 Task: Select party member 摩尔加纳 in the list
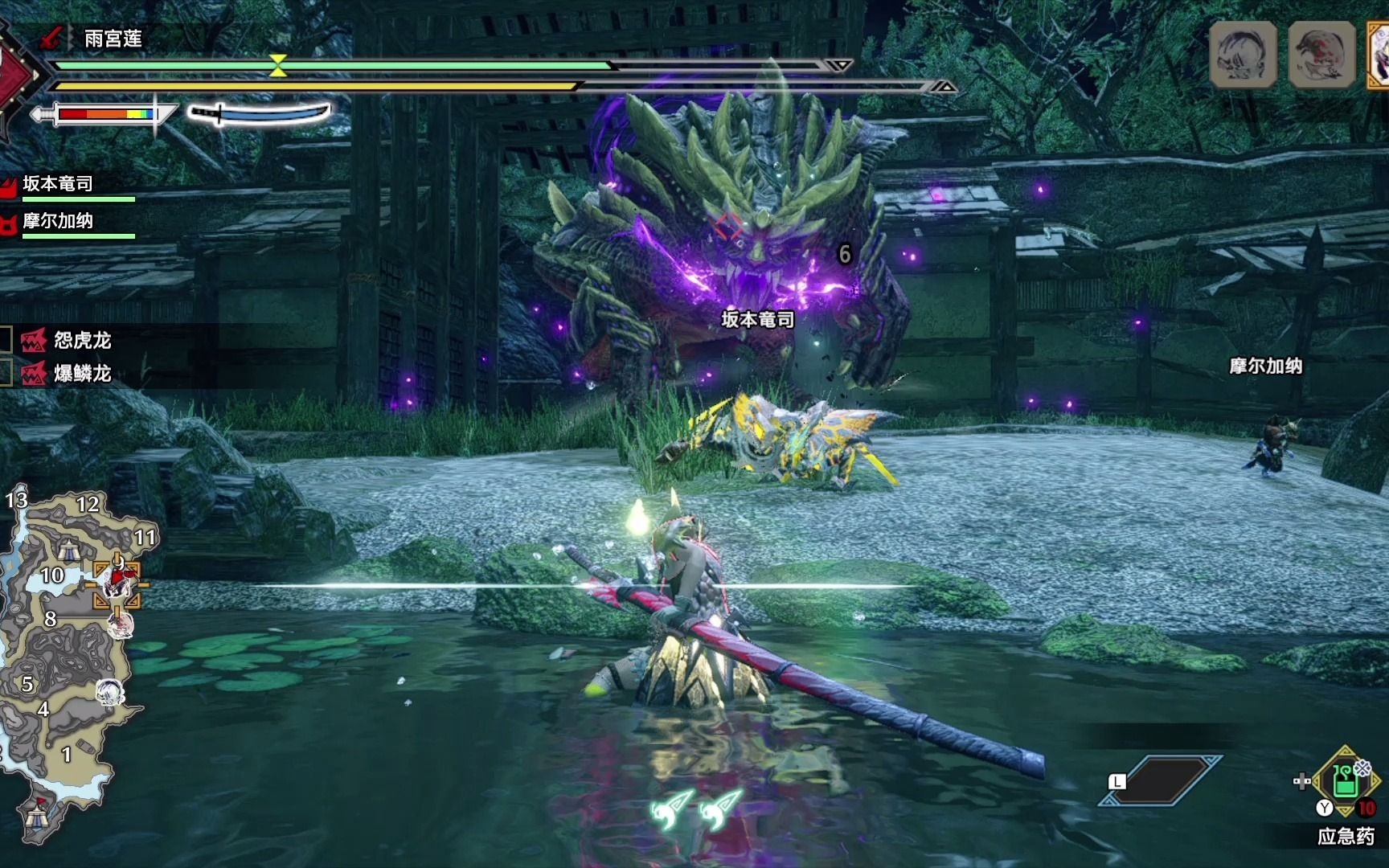[x=58, y=221]
